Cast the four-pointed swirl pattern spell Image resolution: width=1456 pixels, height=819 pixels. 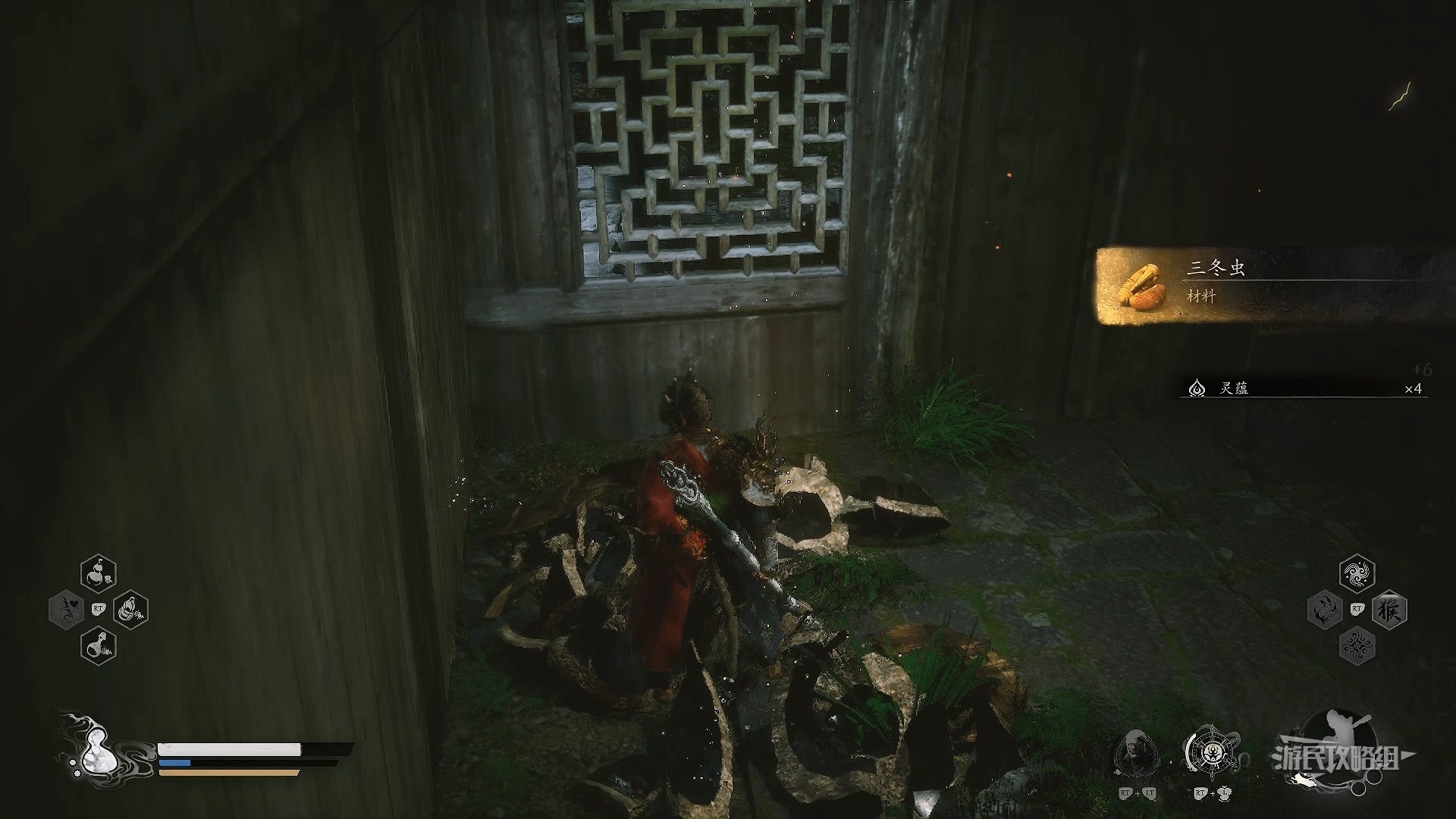point(1357,647)
